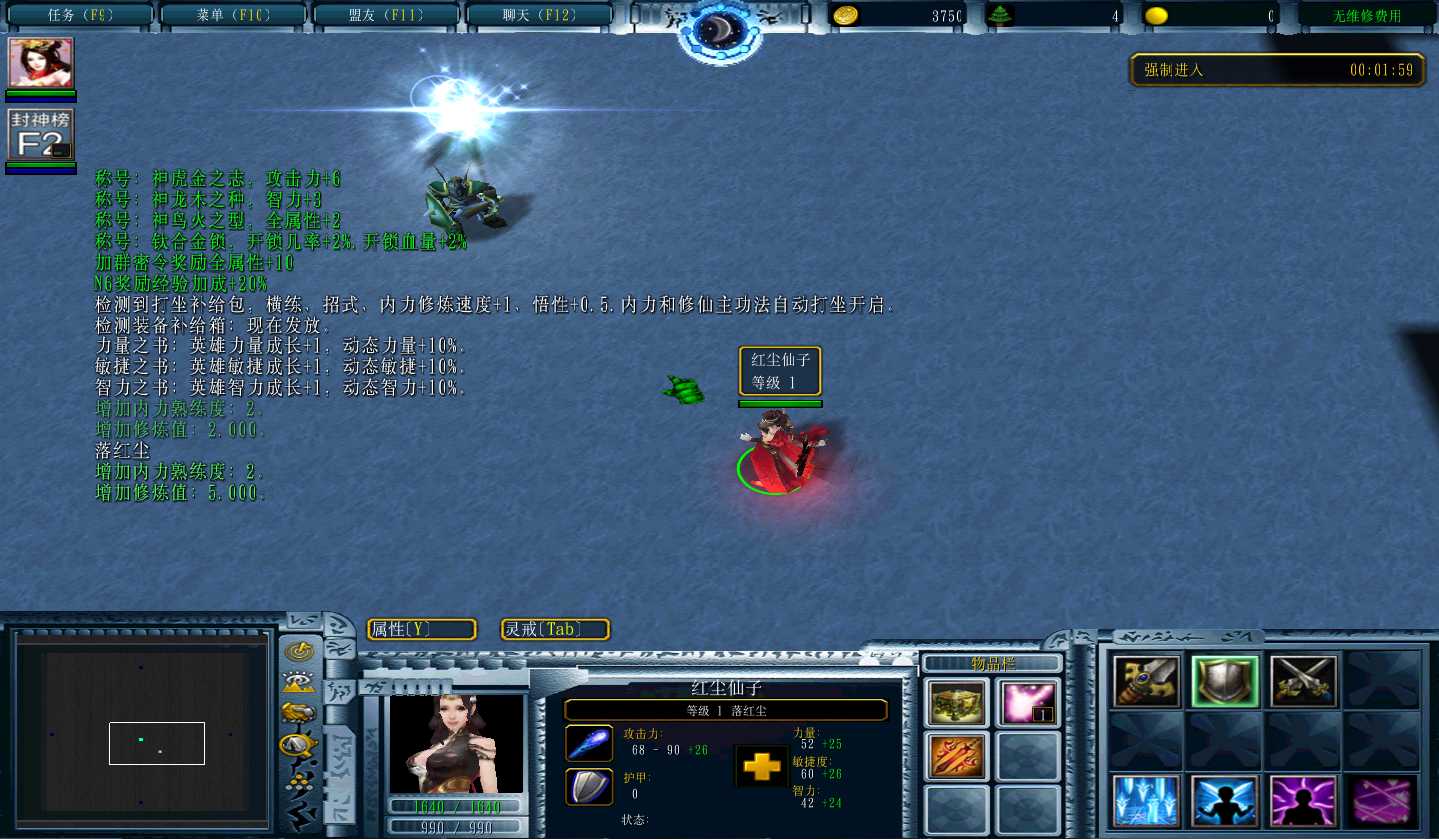Activate the purple silhouette aura ability

pos(1303,801)
